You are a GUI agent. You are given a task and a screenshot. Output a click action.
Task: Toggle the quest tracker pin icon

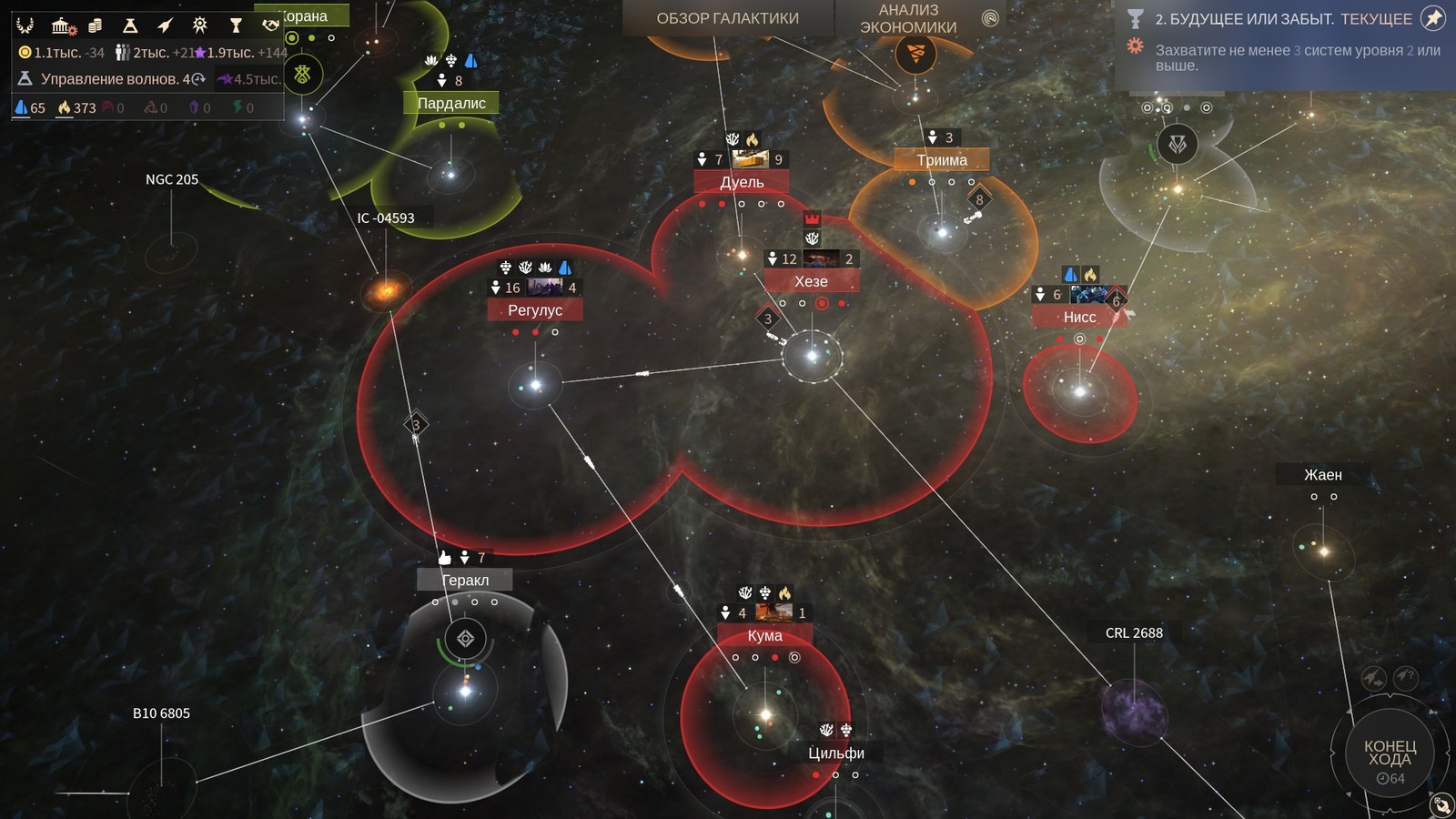tap(1432, 18)
